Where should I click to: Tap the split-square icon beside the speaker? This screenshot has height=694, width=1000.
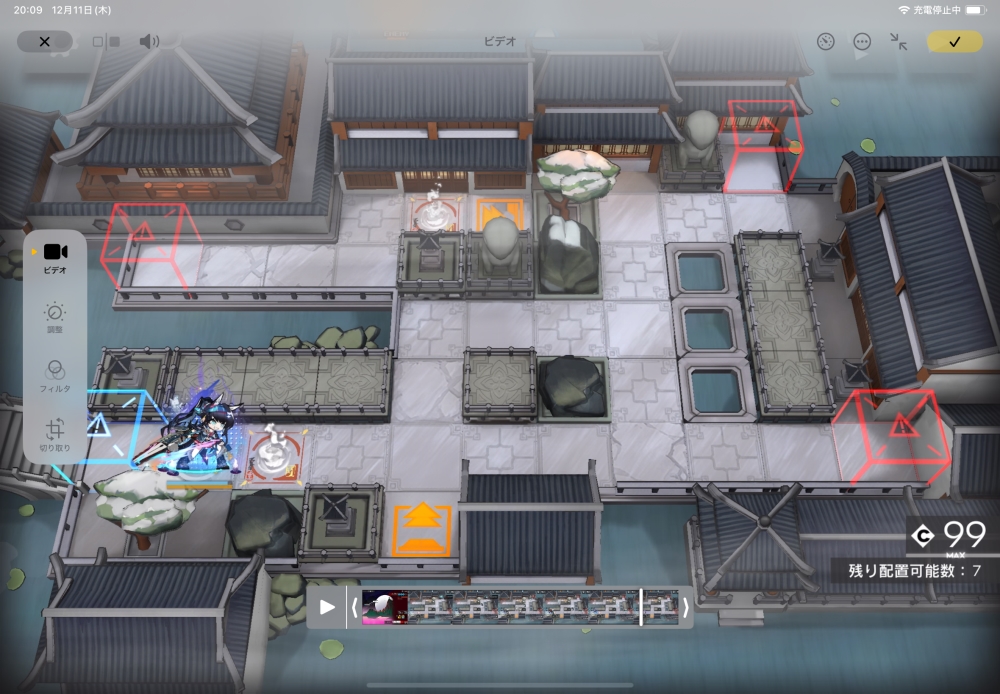106,42
